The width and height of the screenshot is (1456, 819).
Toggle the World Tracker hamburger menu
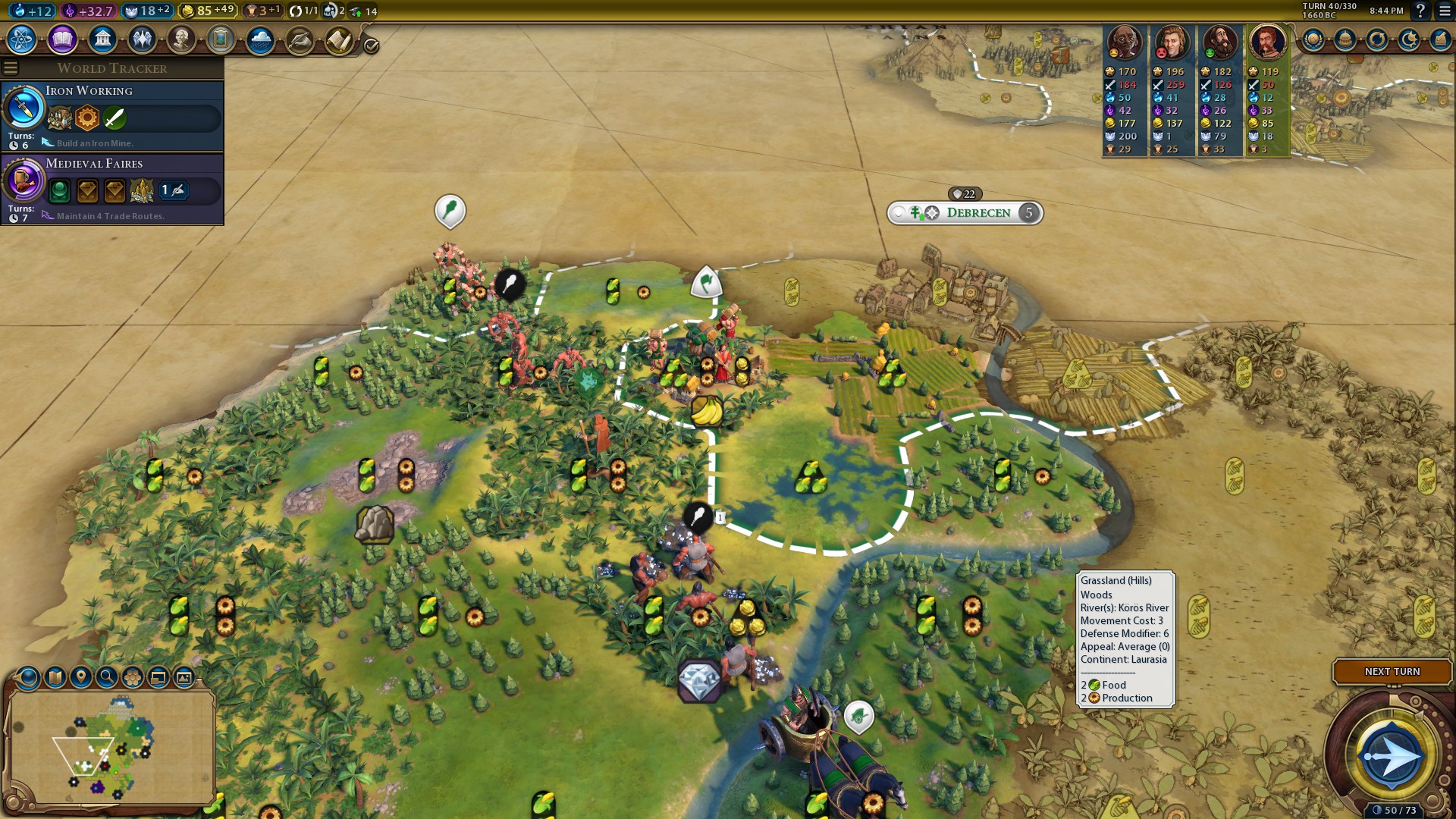pos(11,68)
